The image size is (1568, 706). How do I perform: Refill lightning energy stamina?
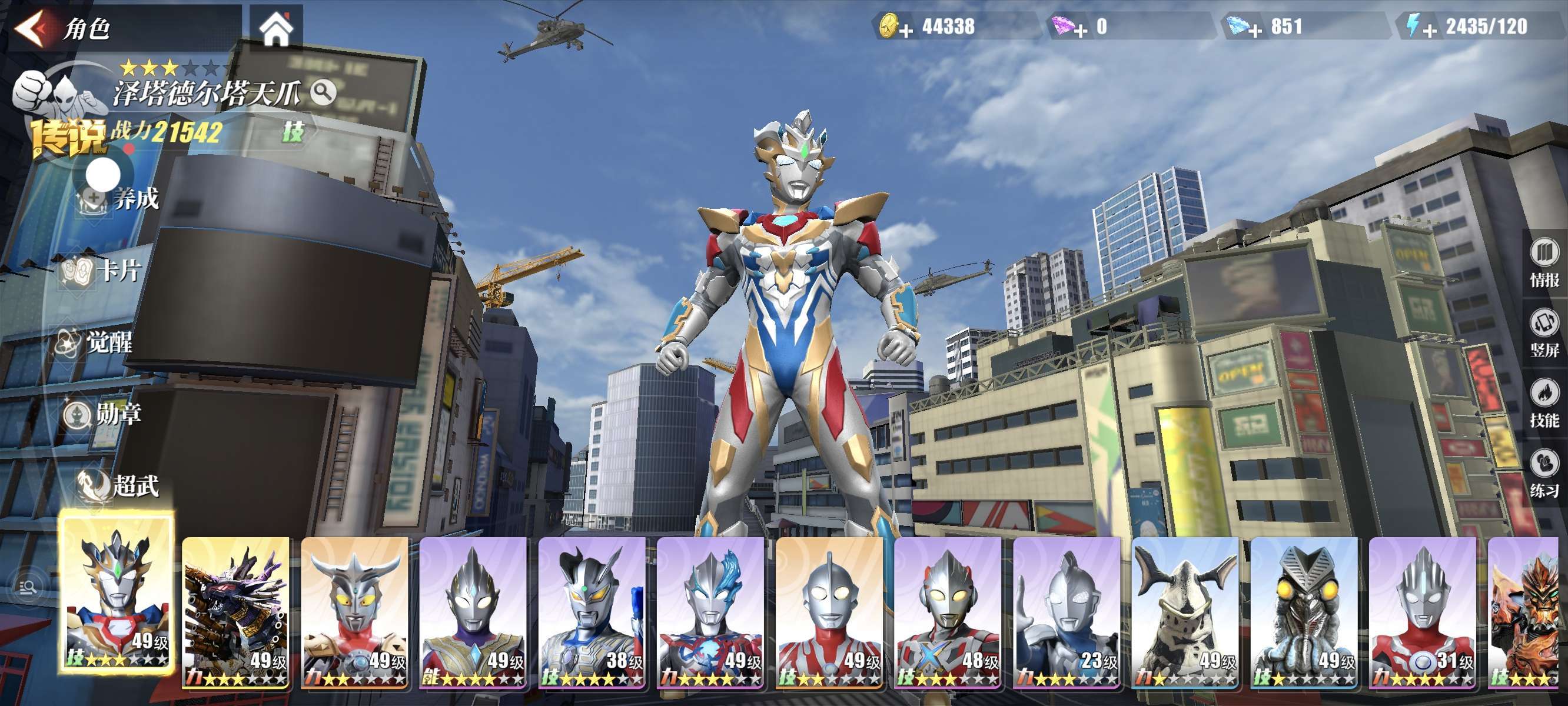coord(1430,29)
